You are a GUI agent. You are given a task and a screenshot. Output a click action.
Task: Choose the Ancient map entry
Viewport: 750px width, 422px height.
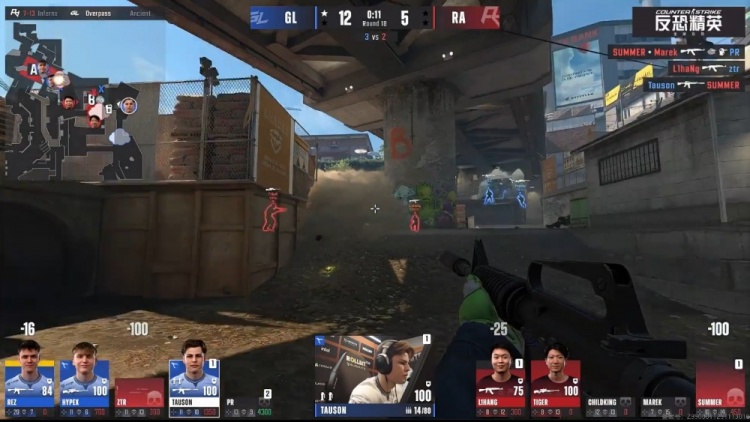tap(138, 14)
